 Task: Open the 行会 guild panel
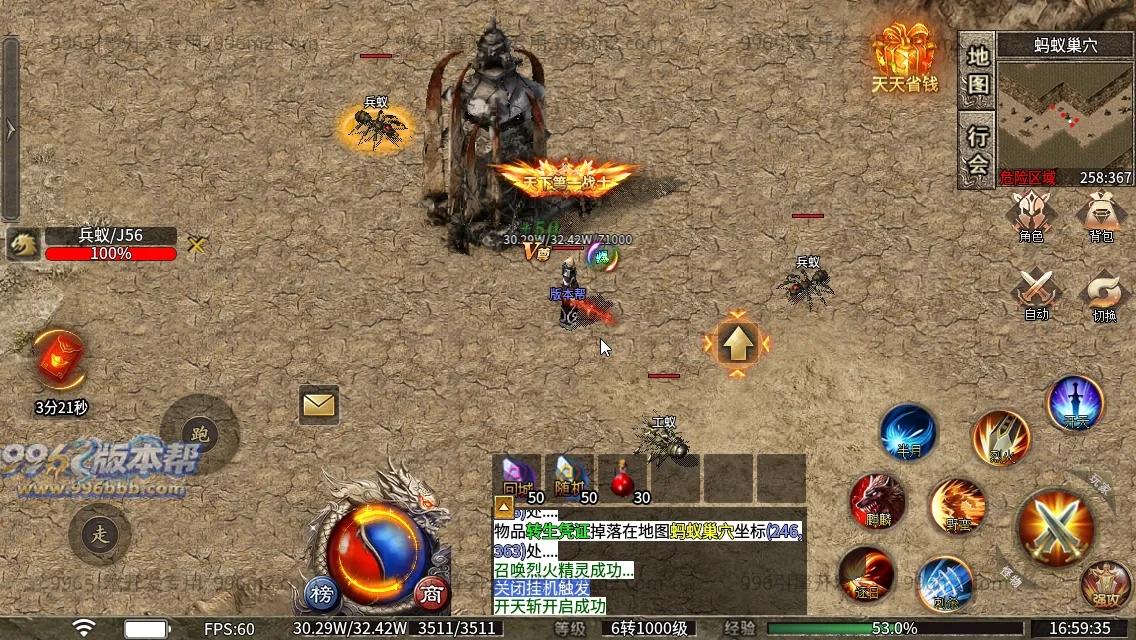tap(979, 150)
